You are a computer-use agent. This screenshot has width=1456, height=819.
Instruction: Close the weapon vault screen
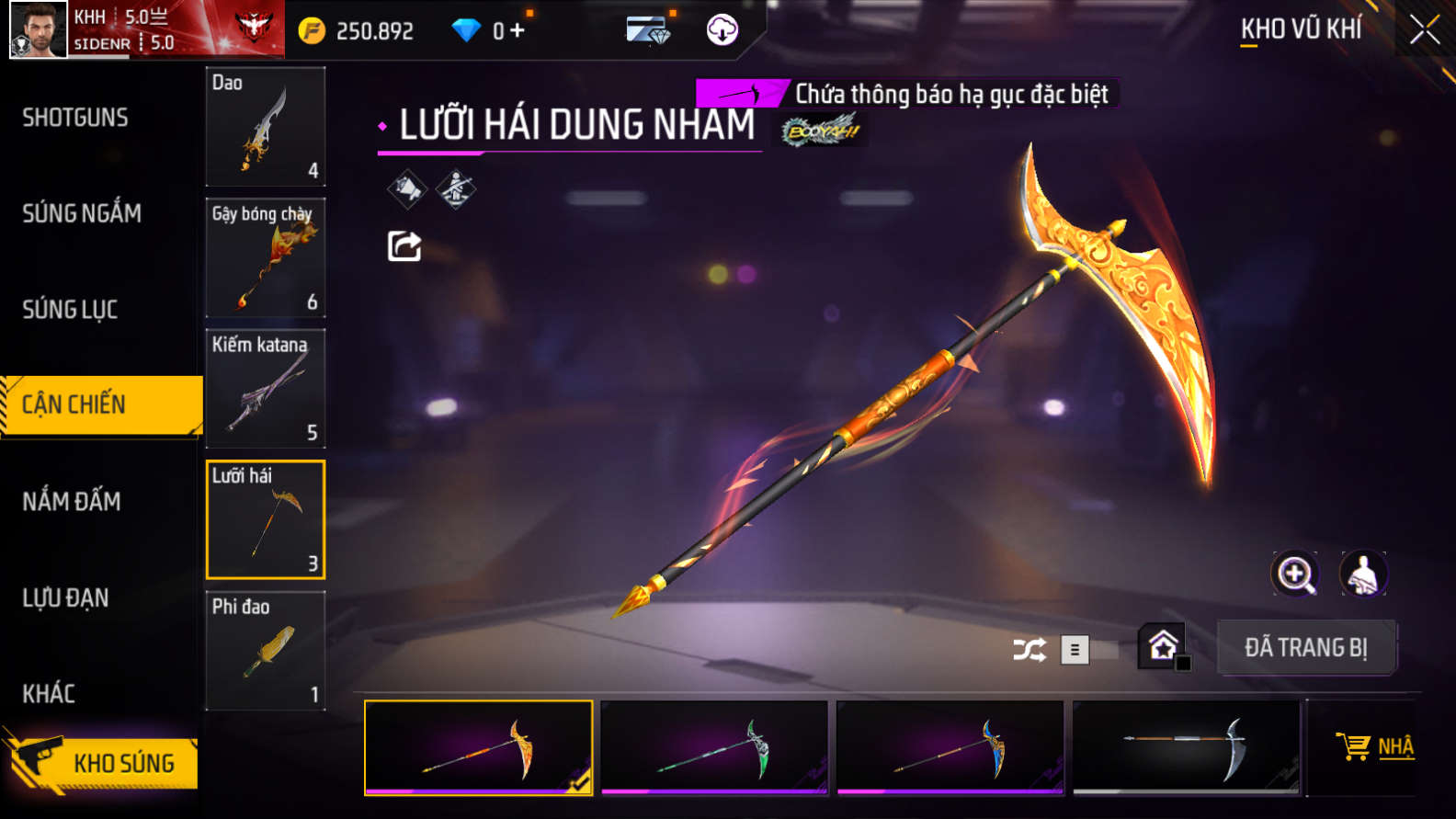pyautogui.click(x=1424, y=30)
